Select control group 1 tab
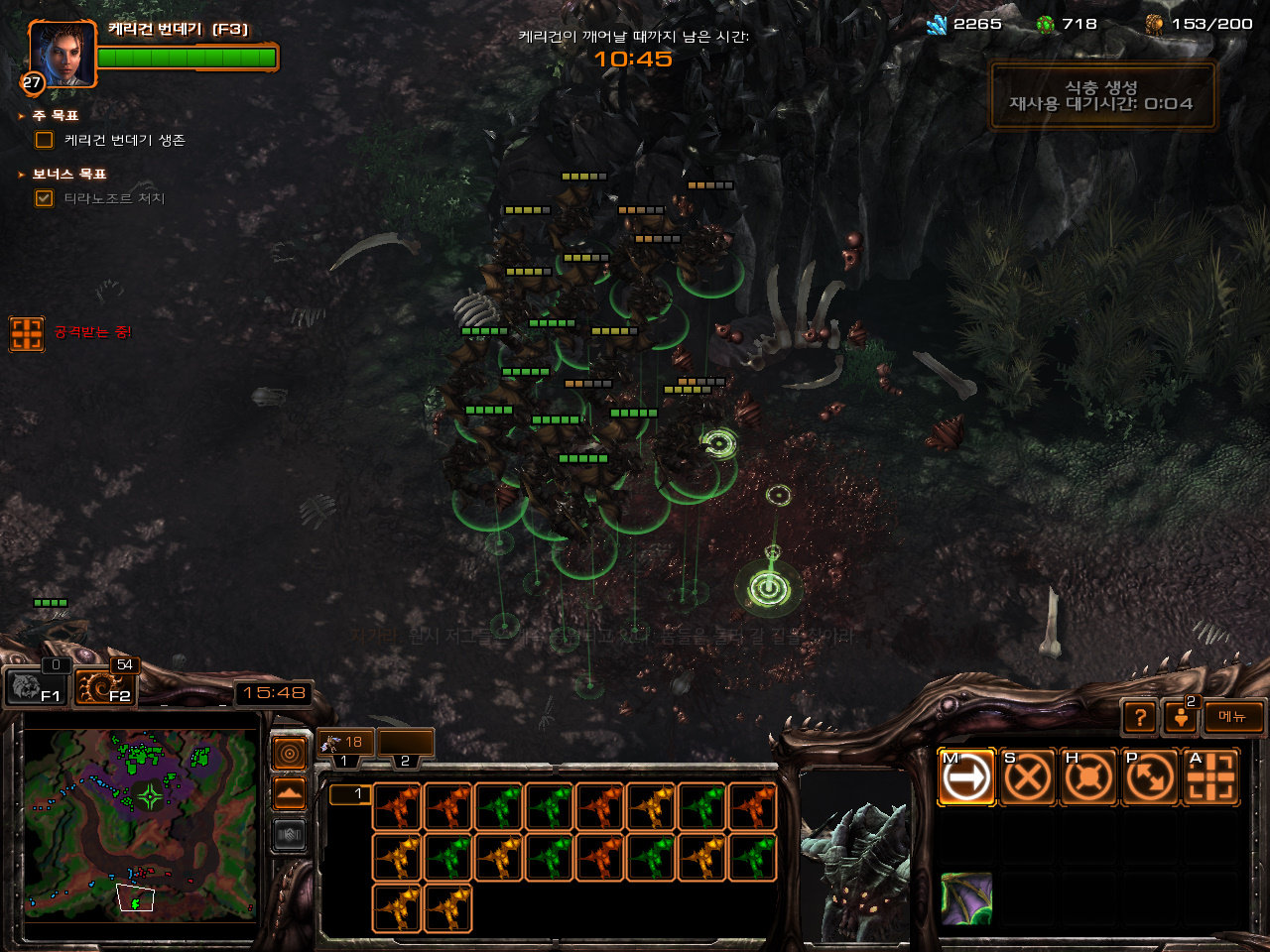1270x952 pixels. point(344,744)
